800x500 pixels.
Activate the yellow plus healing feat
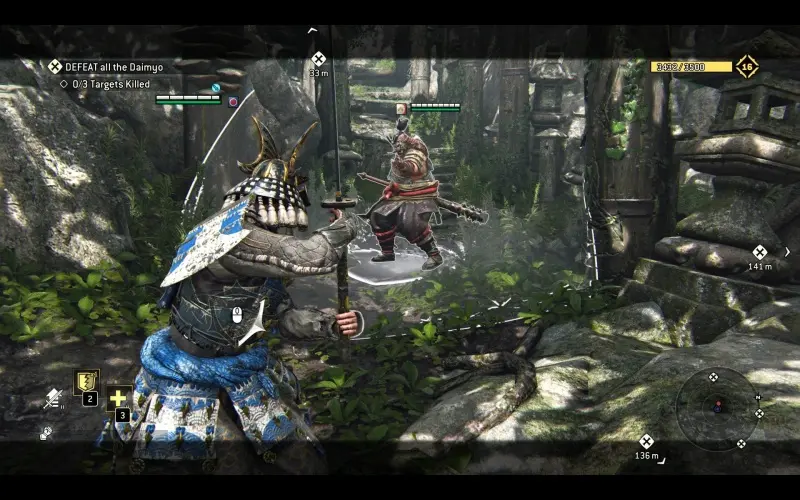coord(119,397)
